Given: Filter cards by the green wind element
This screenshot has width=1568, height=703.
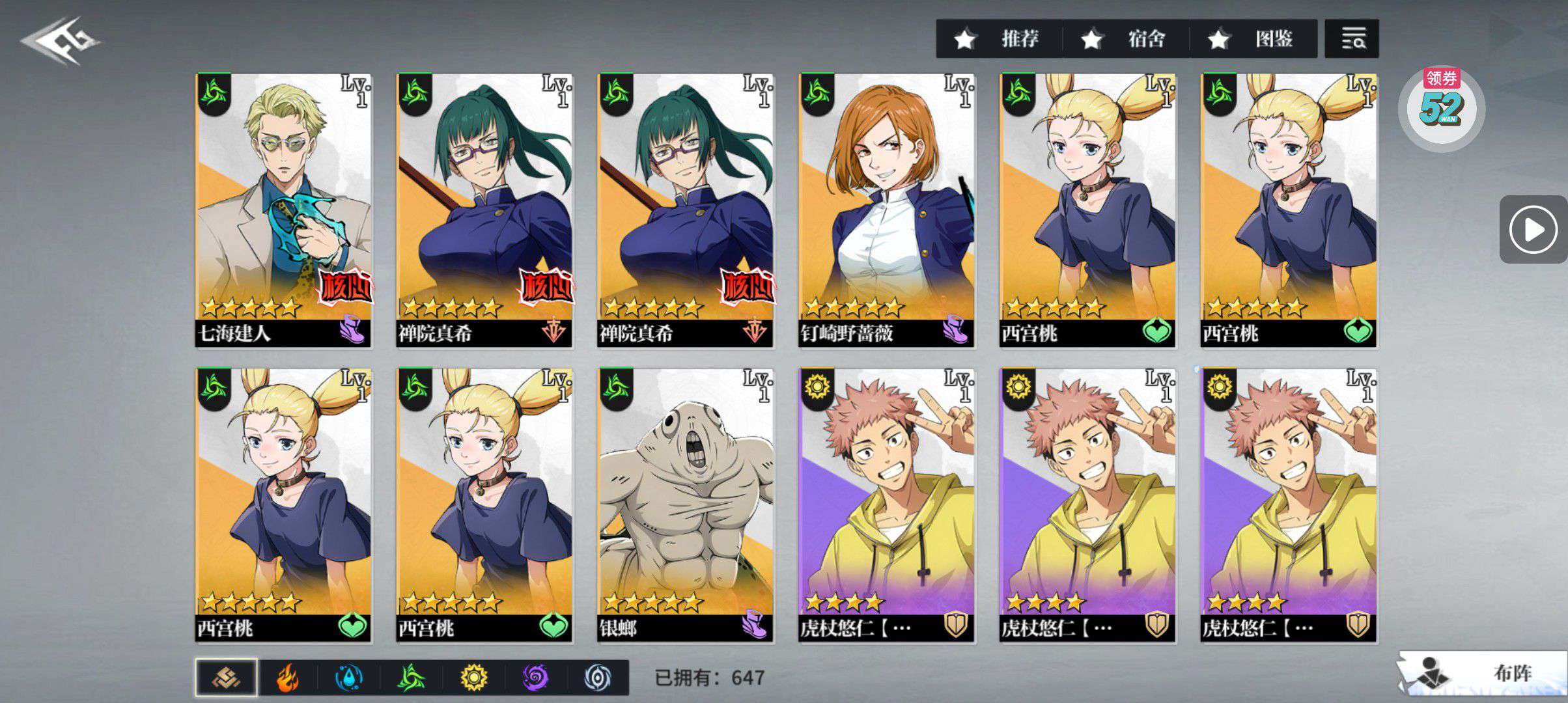Looking at the screenshot, I should [x=412, y=678].
